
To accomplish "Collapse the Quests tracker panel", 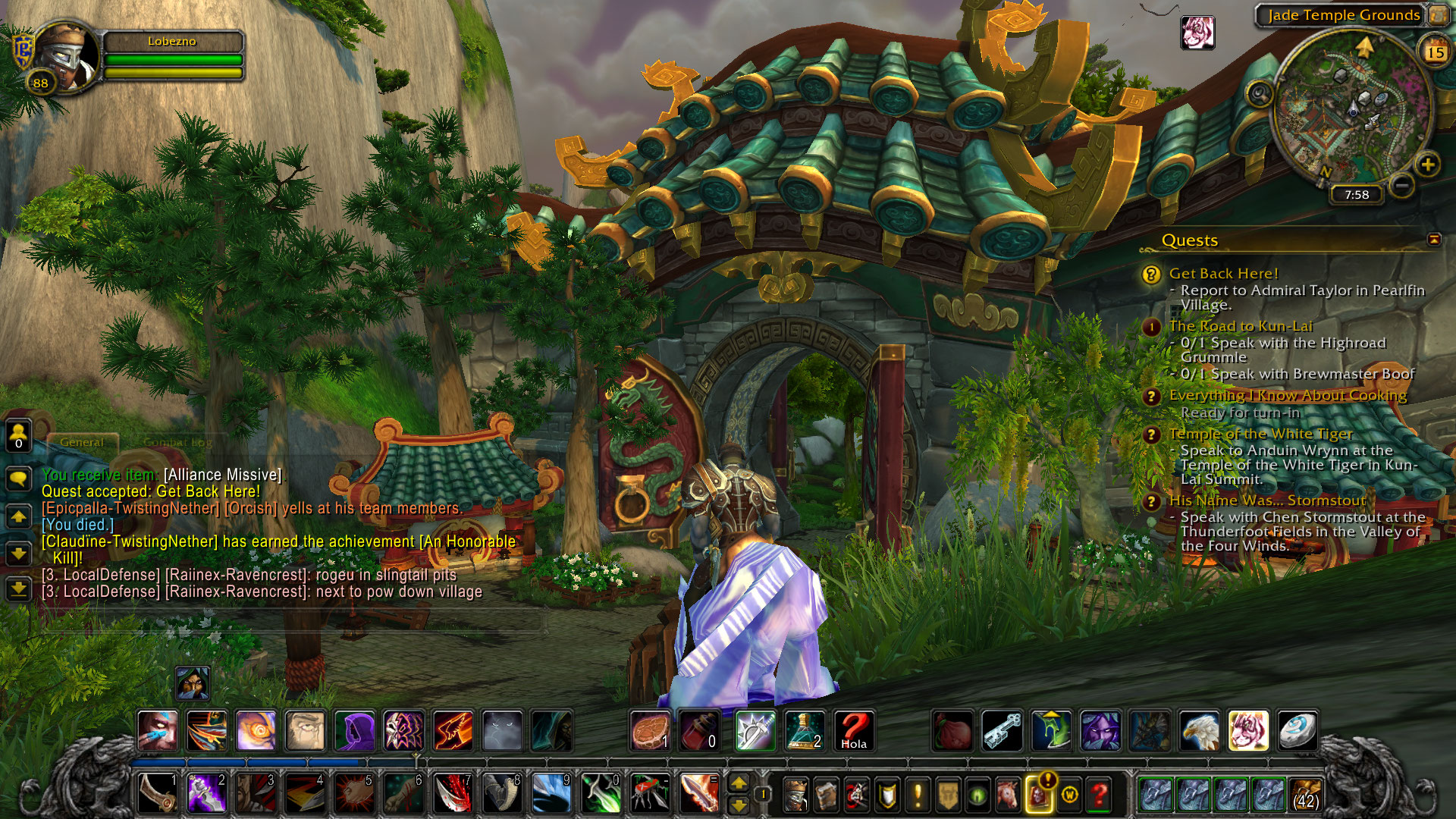I will click(x=1433, y=240).
